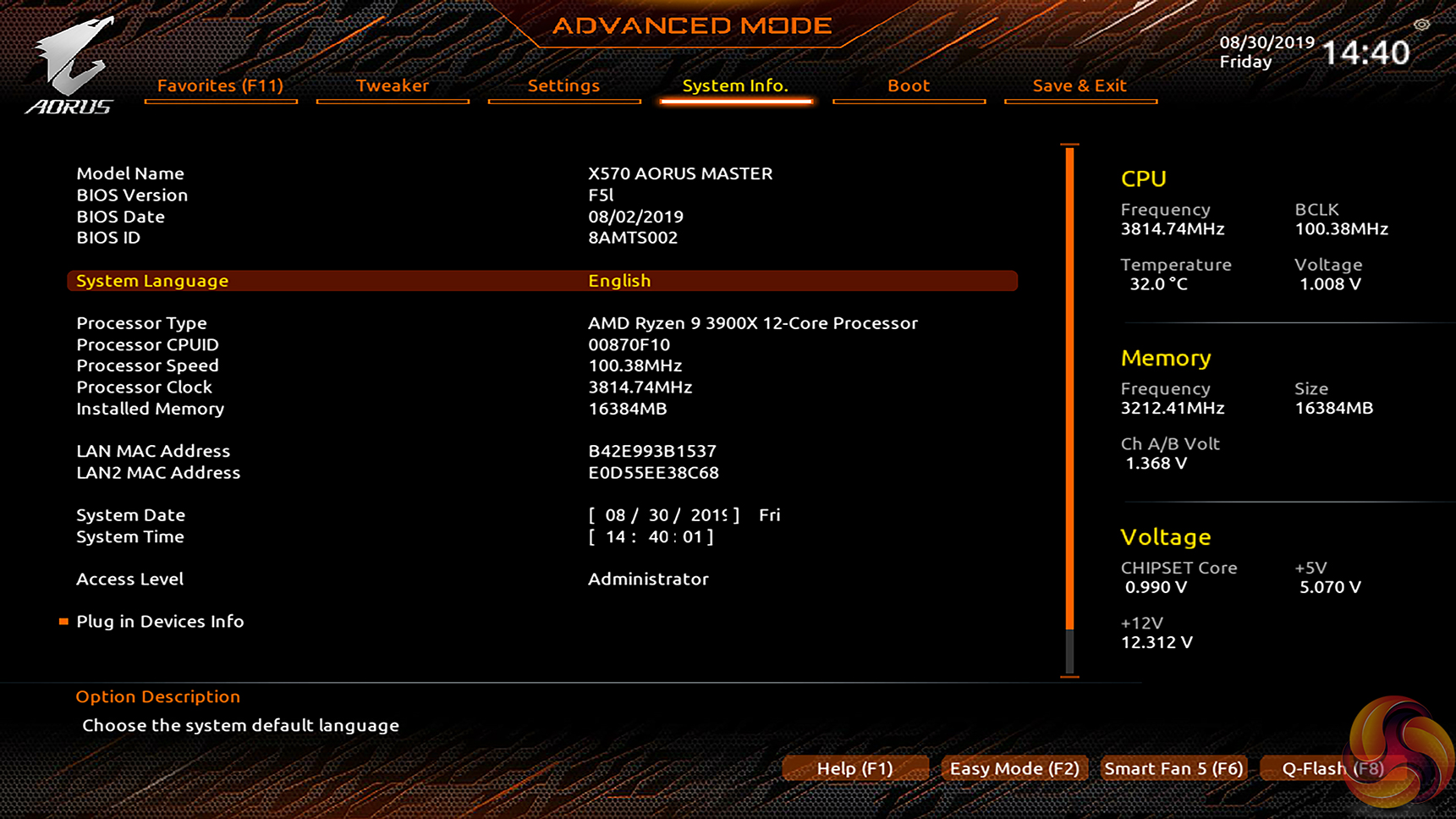1456x819 pixels.
Task: Switch to the Tweaker tab
Action: coord(392,85)
